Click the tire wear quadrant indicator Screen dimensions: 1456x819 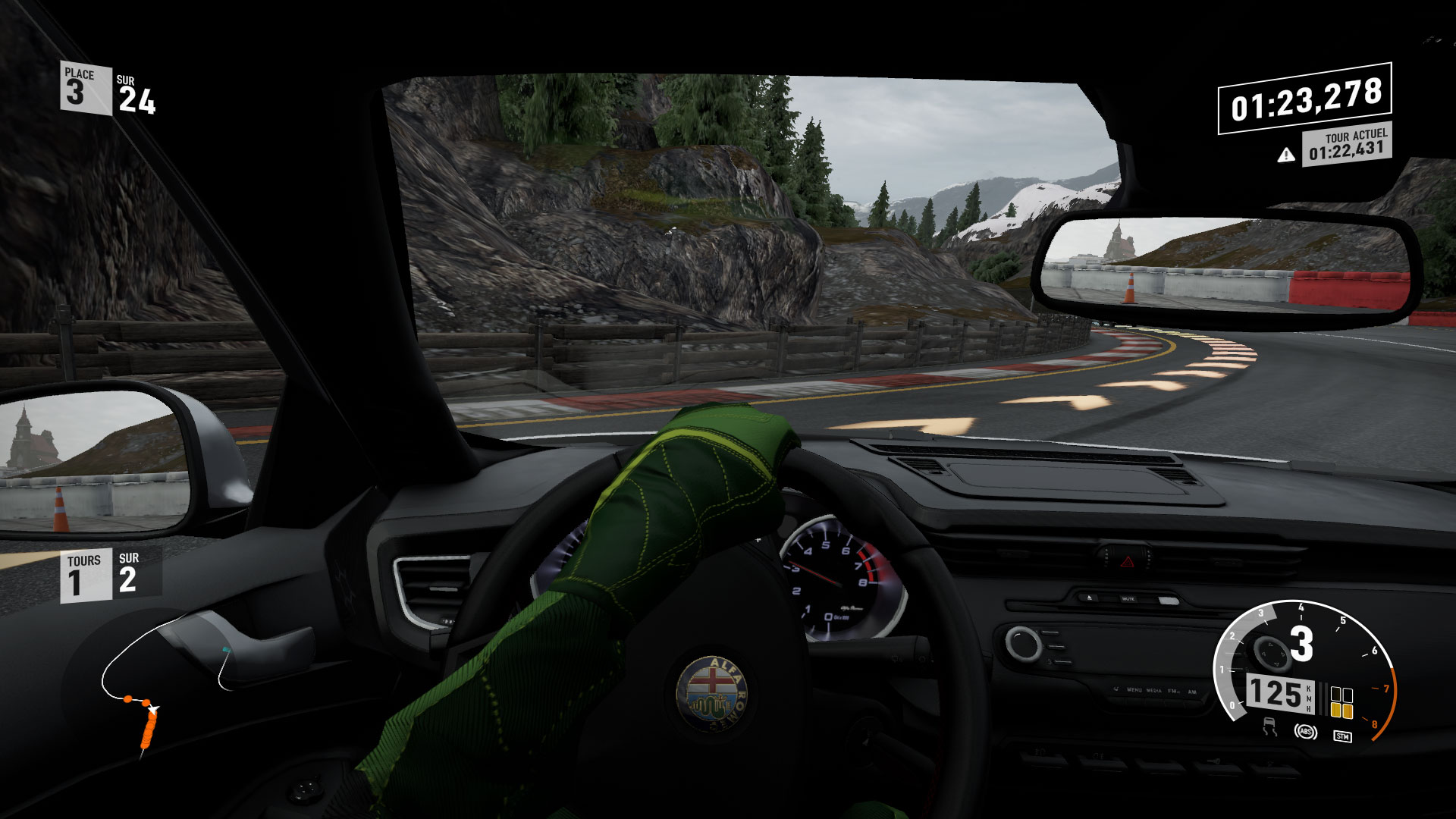click(x=1341, y=701)
